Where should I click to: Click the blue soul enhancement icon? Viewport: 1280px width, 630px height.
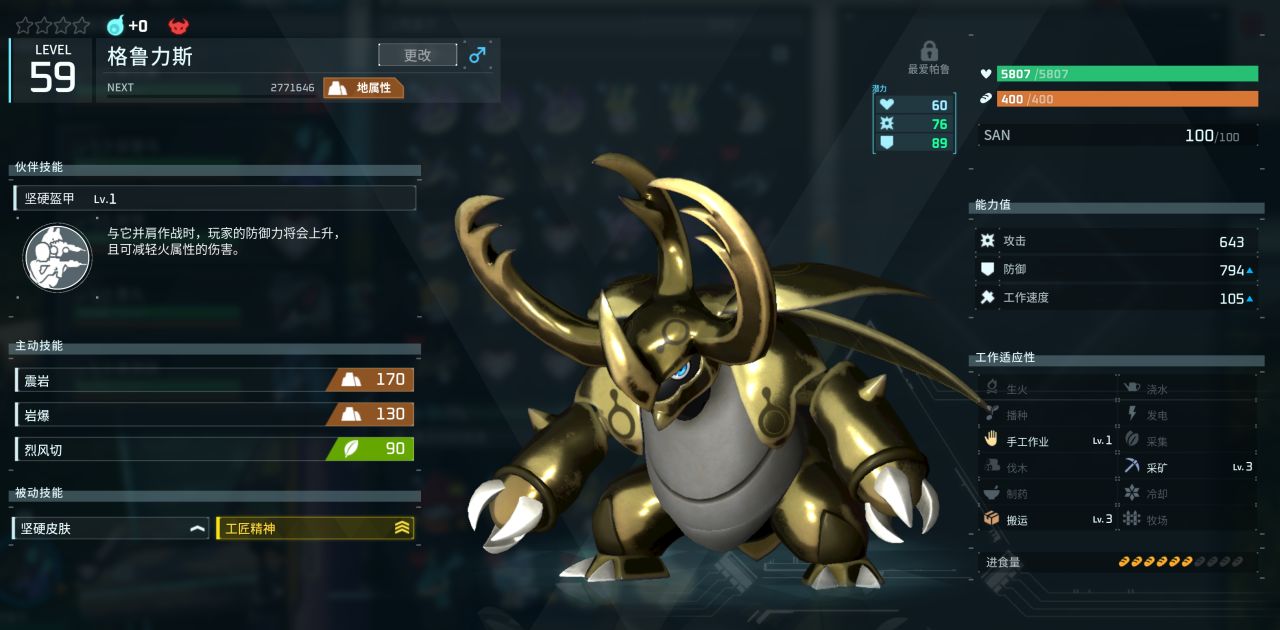point(116,26)
